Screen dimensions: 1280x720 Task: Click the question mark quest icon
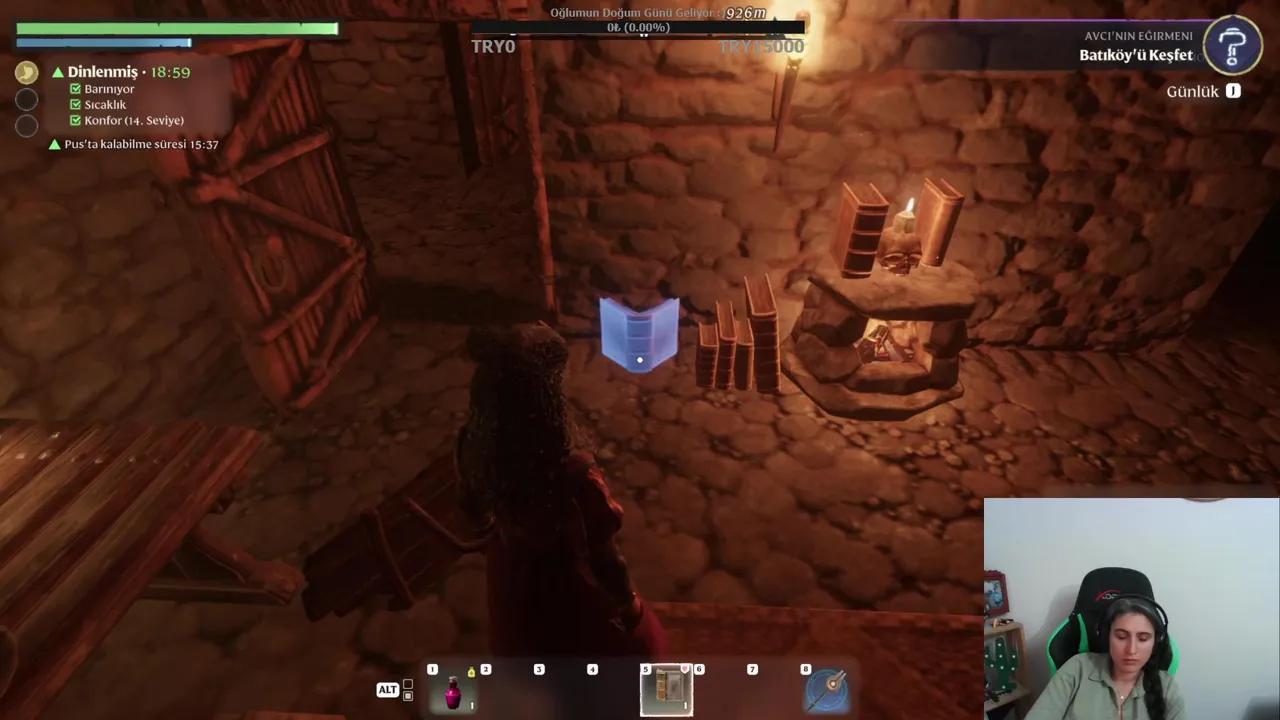tap(1233, 46)
